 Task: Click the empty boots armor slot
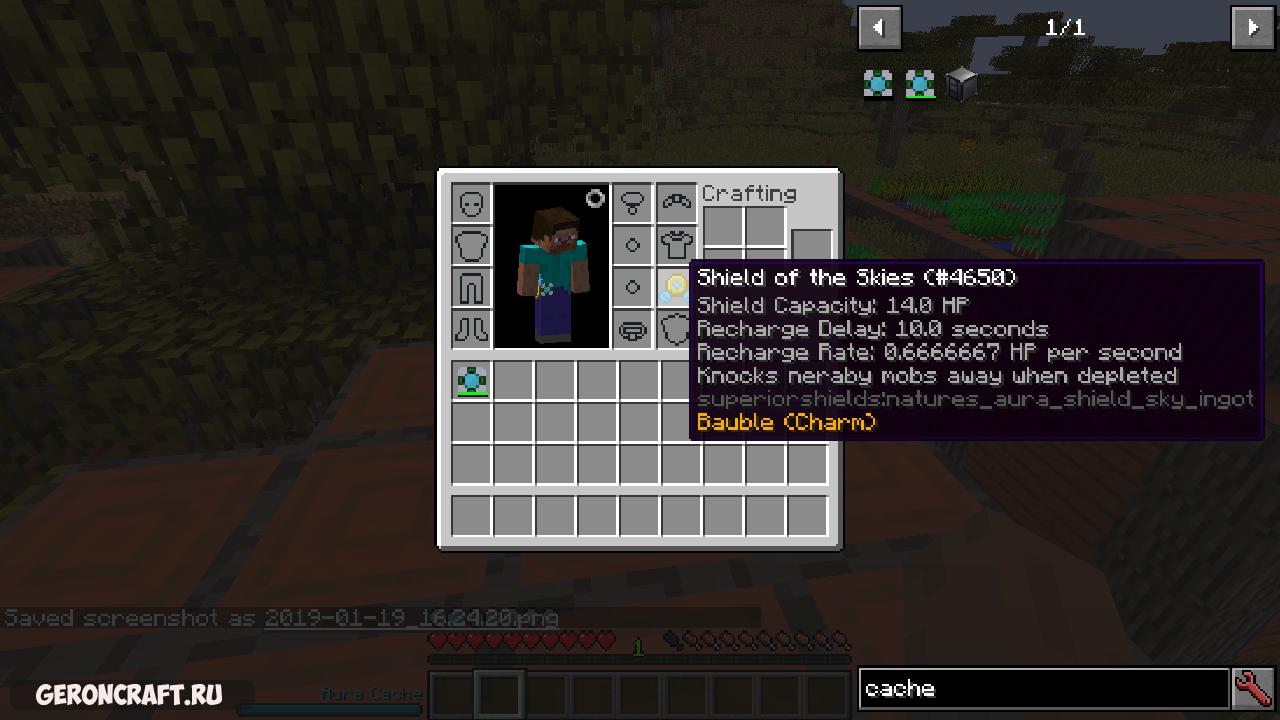(471, 329)
